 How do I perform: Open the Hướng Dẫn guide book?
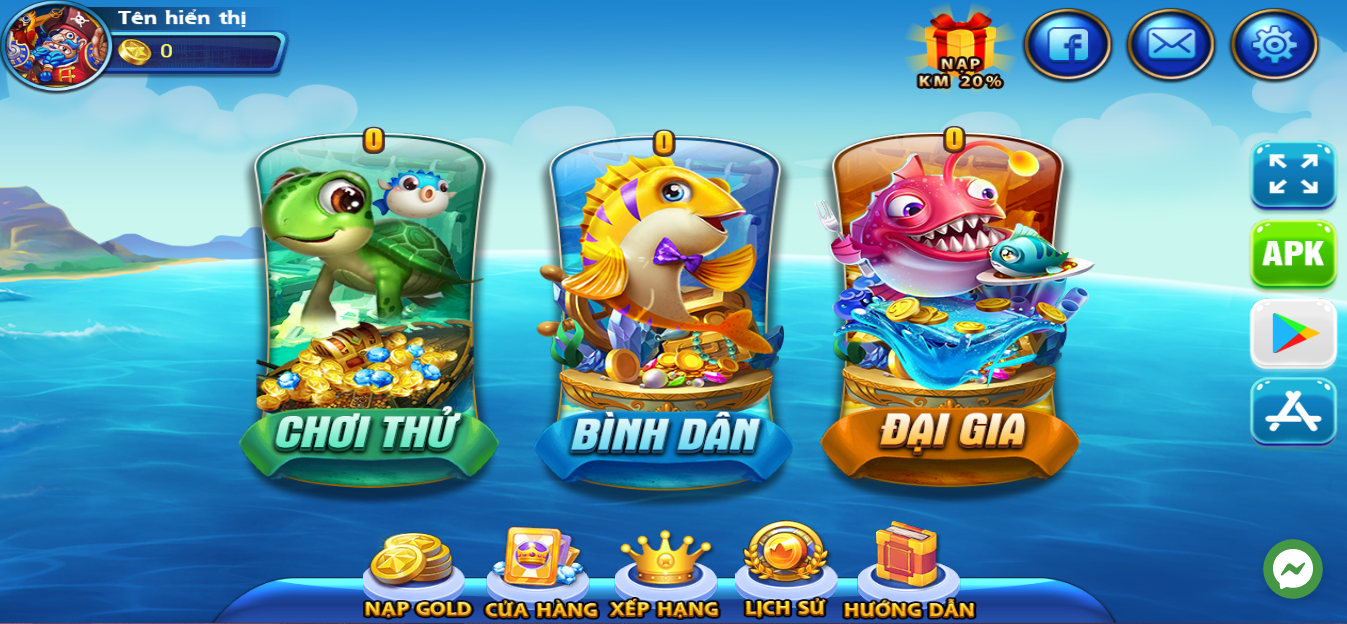coord(908,568)
